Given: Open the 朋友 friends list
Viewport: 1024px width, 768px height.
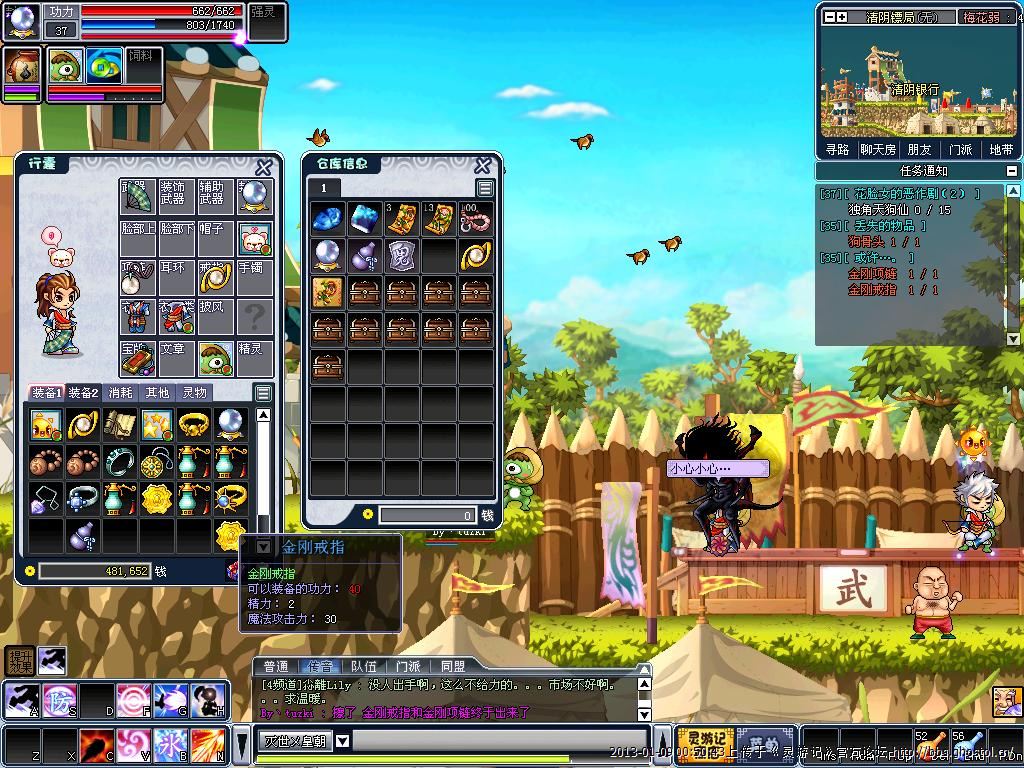Looking at the screenshot, I should pyautogui.click(x=919, y=149).
